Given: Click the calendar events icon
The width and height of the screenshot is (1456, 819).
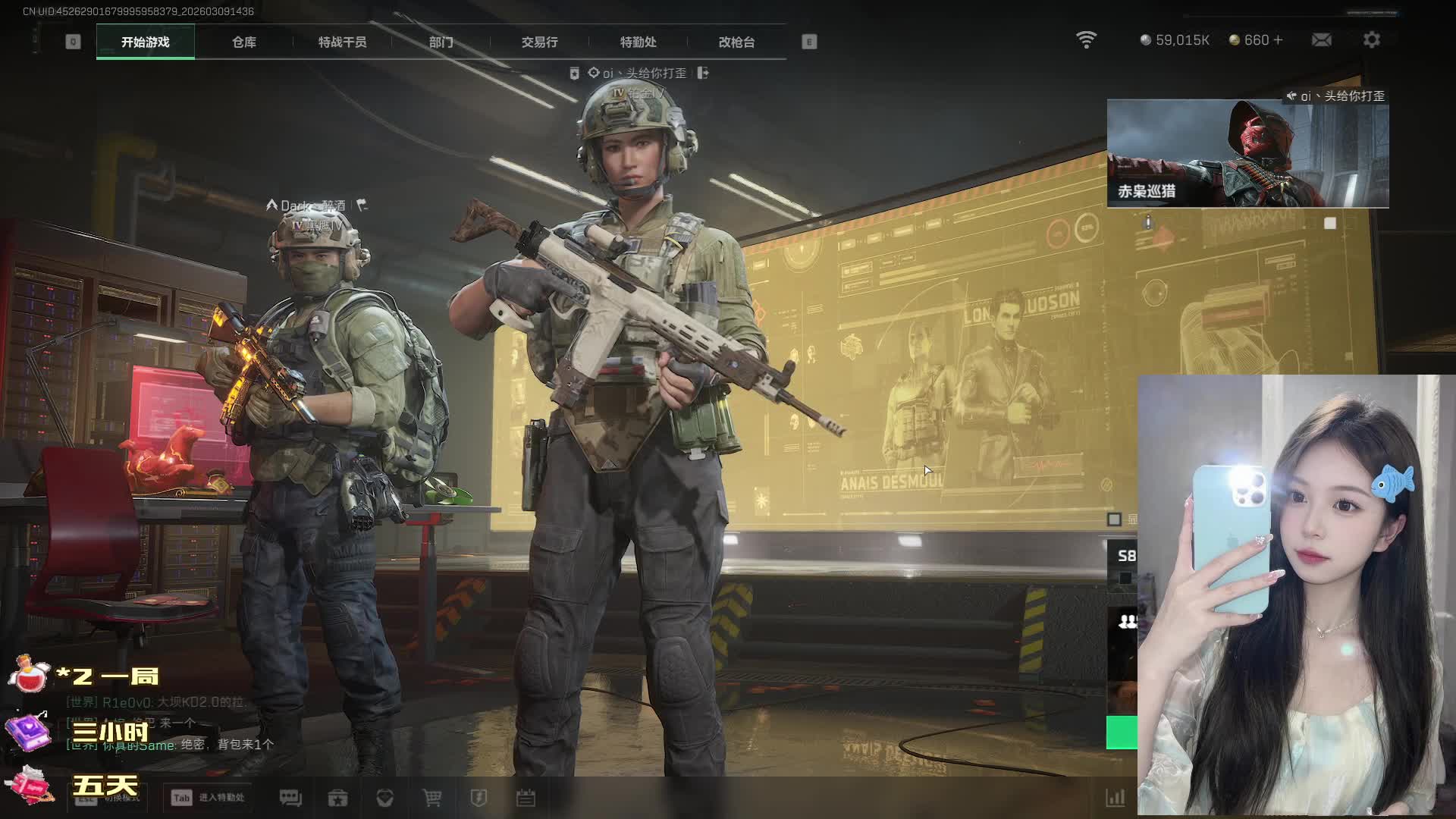Looking at the screenshot, I should (x=526, y=798).
